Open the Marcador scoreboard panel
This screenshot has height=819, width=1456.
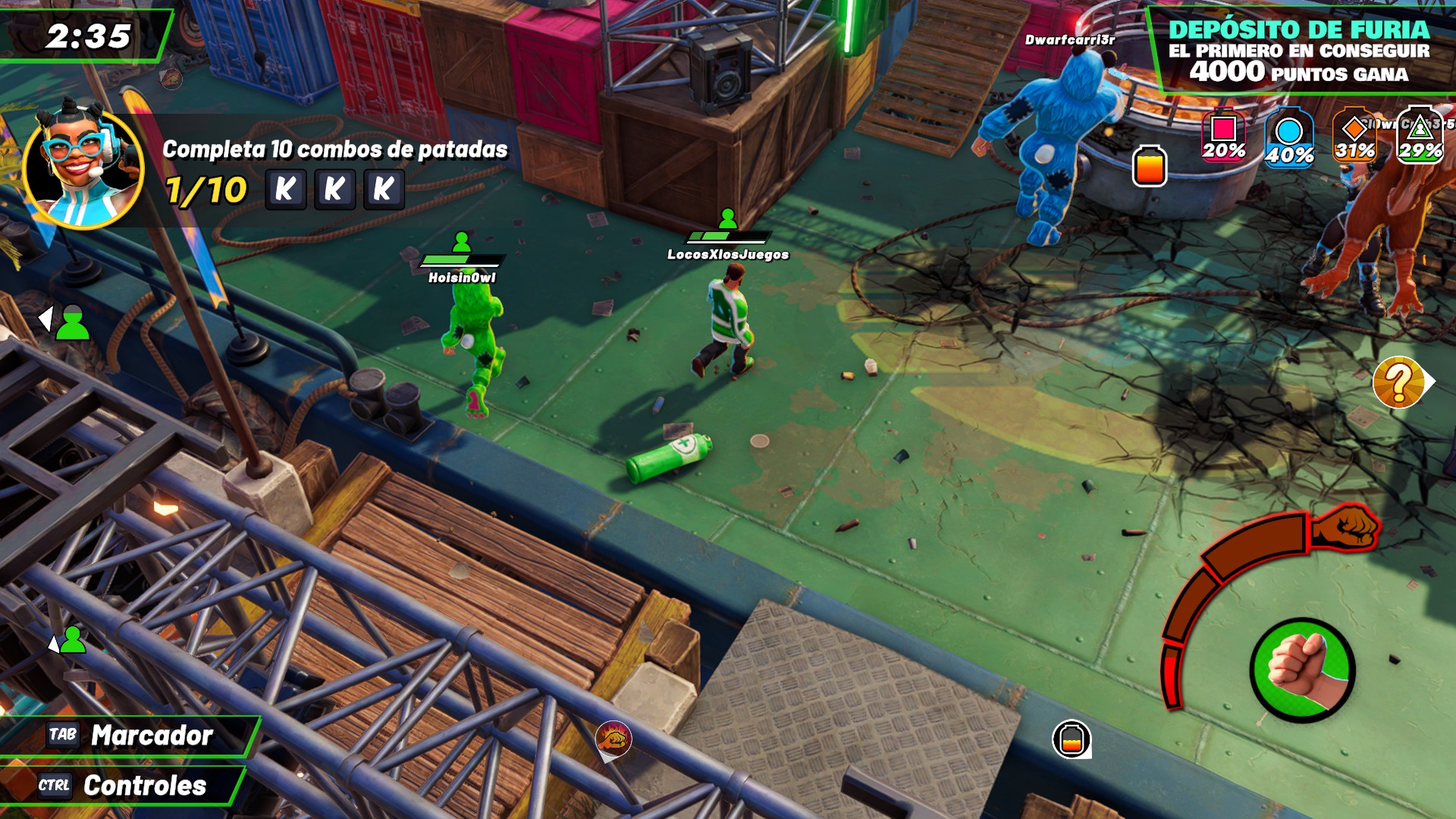129,736
